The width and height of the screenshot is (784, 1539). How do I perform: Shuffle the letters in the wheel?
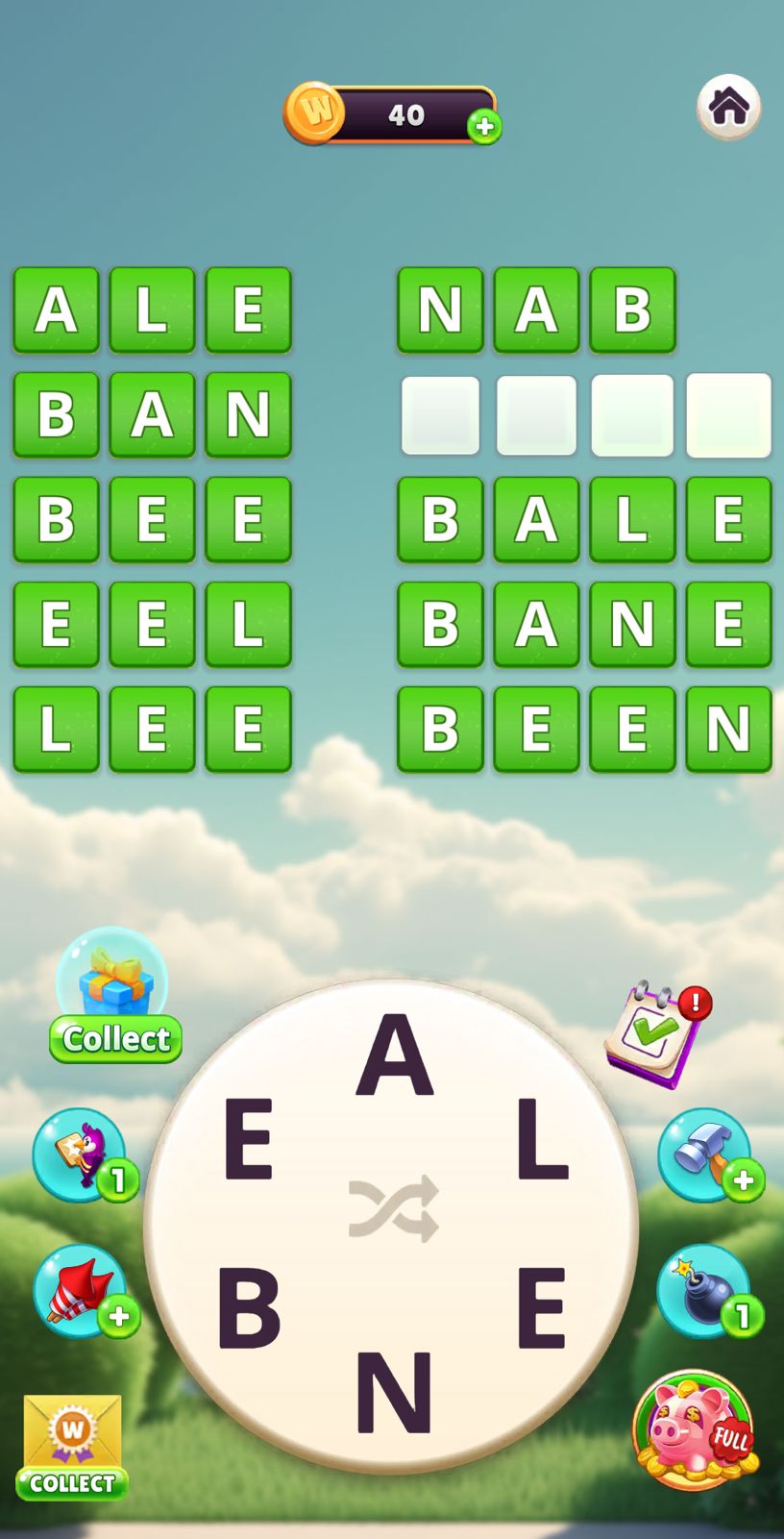[393, 1208]
